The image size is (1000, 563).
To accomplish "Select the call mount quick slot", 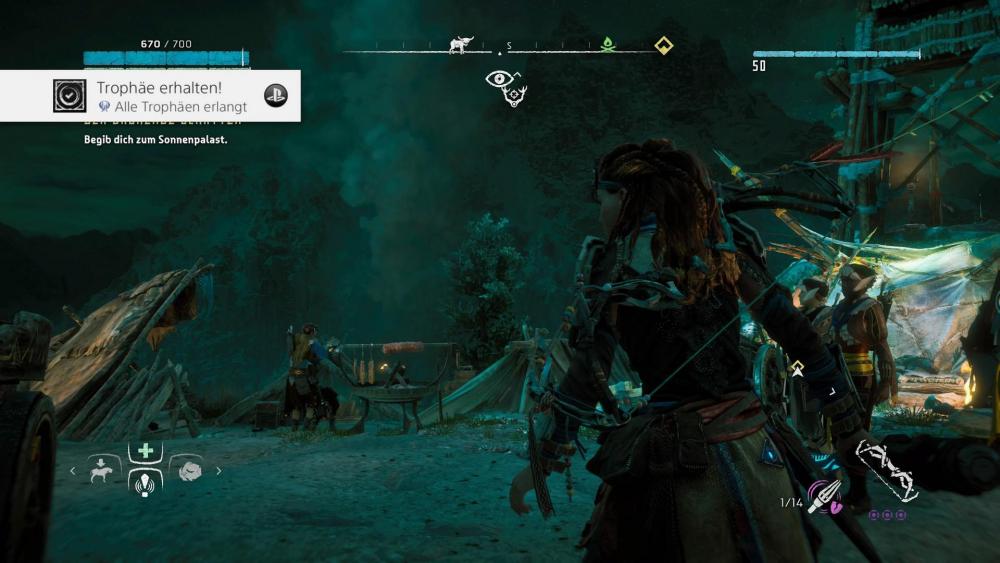I will click(x=103, y=470).
